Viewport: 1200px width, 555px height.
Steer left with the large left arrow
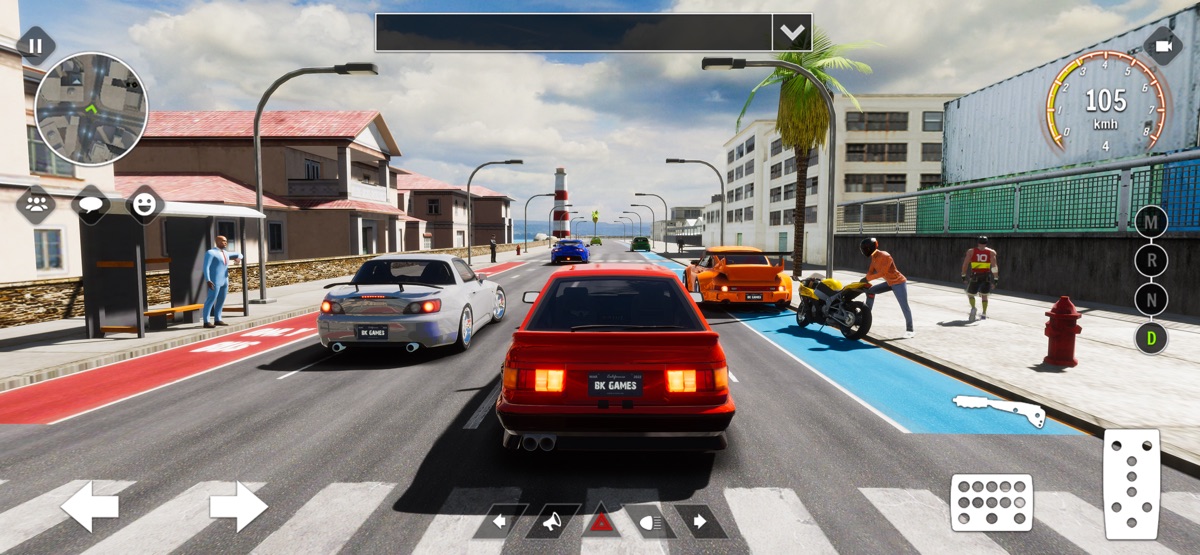point(89,506)
